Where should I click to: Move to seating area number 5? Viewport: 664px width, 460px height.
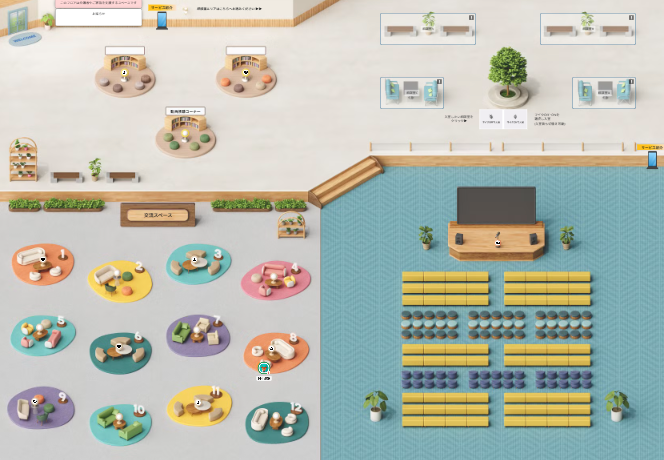click(42, 334)
